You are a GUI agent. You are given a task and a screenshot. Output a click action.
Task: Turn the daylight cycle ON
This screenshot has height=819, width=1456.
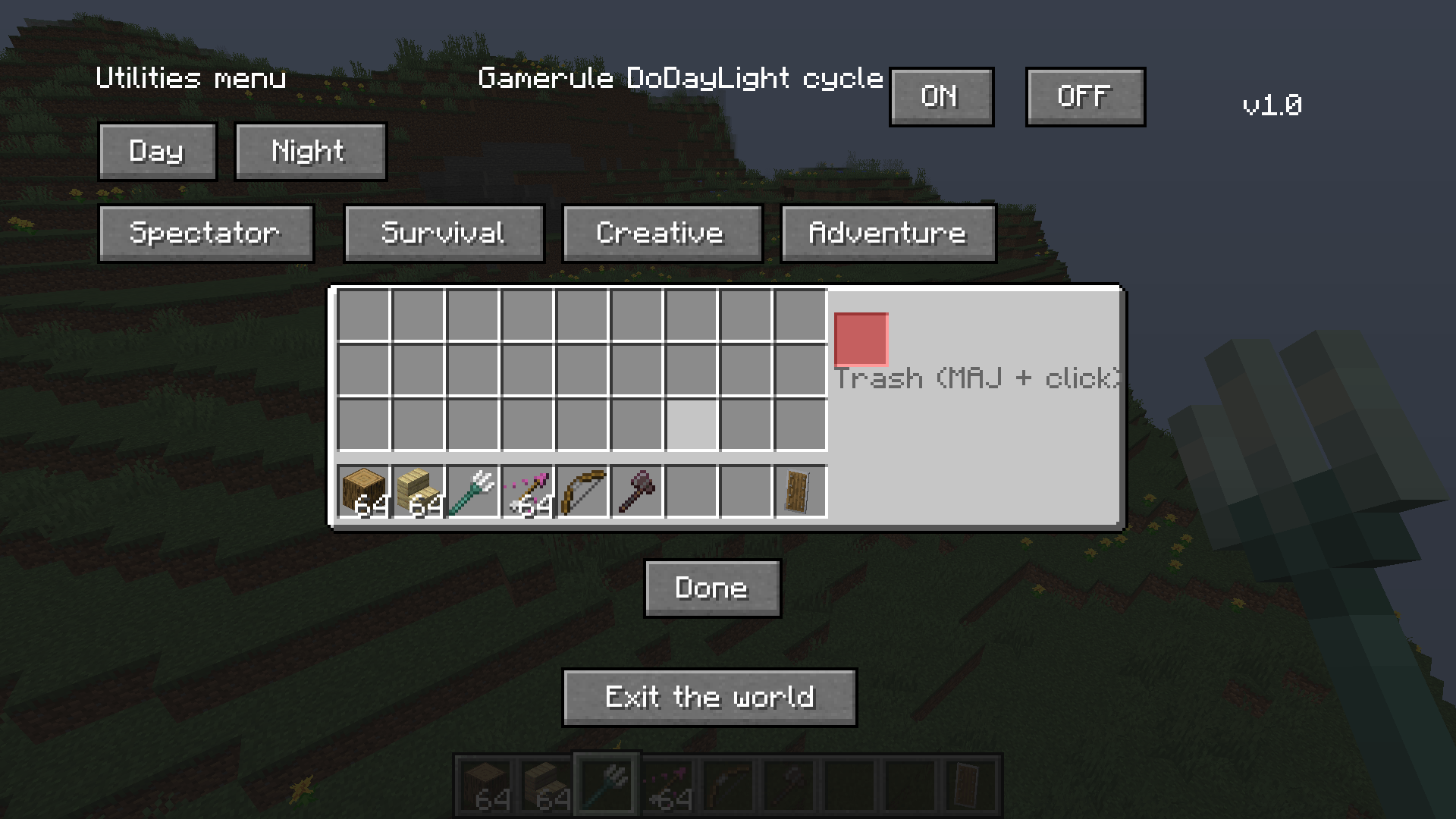941,96
